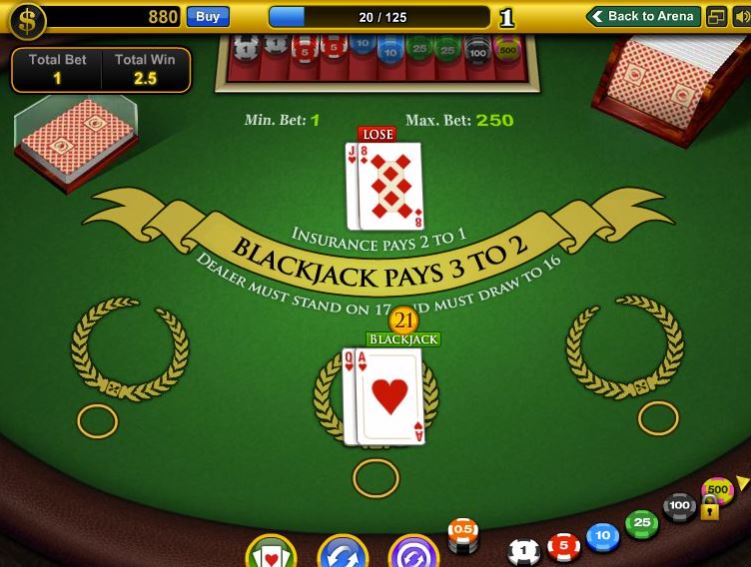Select the white 1 chip
This screenshot has width=751, height=567.
524,551
